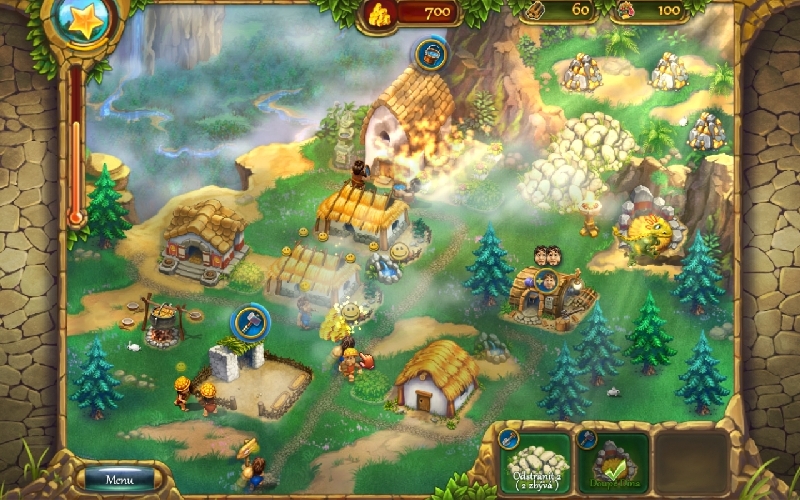Click the hammer build bubble over the construction site
Viewport: 800px width, 500px height.
point(247,322)
